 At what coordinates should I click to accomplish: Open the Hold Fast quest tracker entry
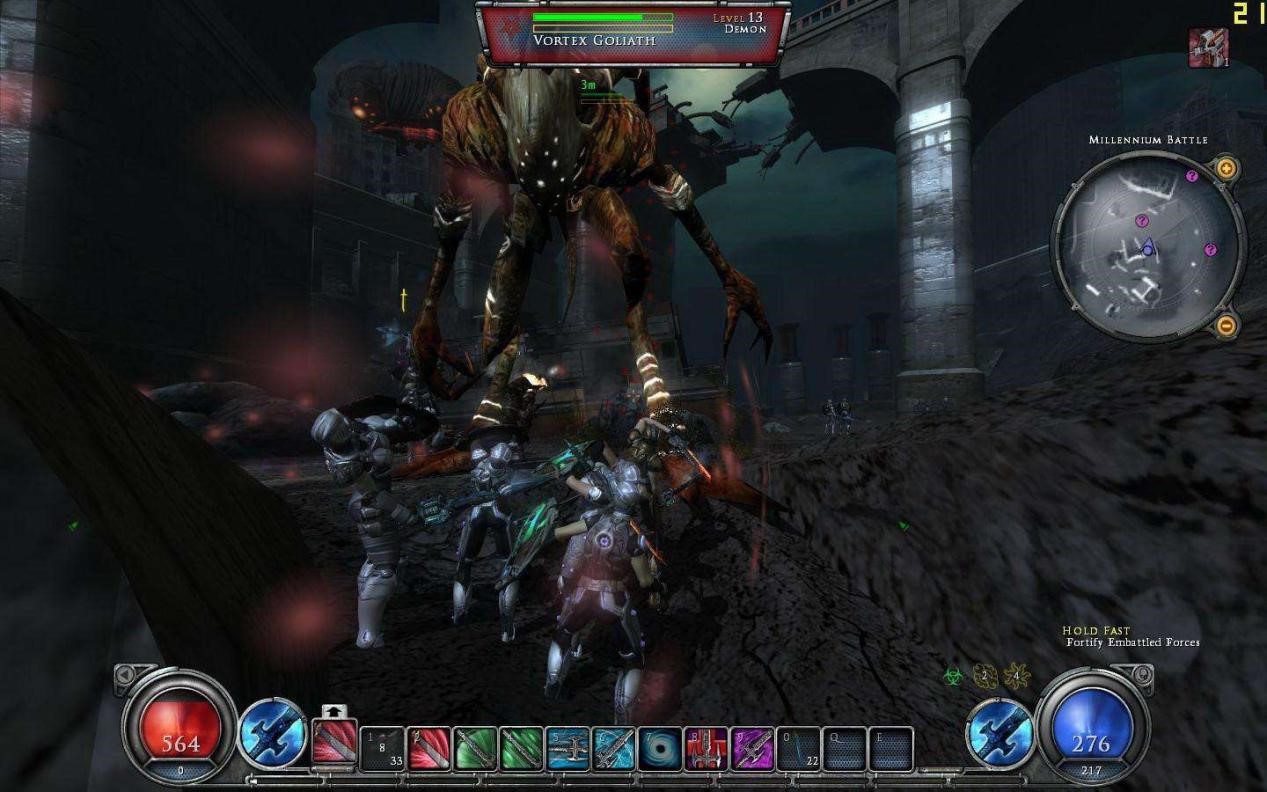(1096, 631)
